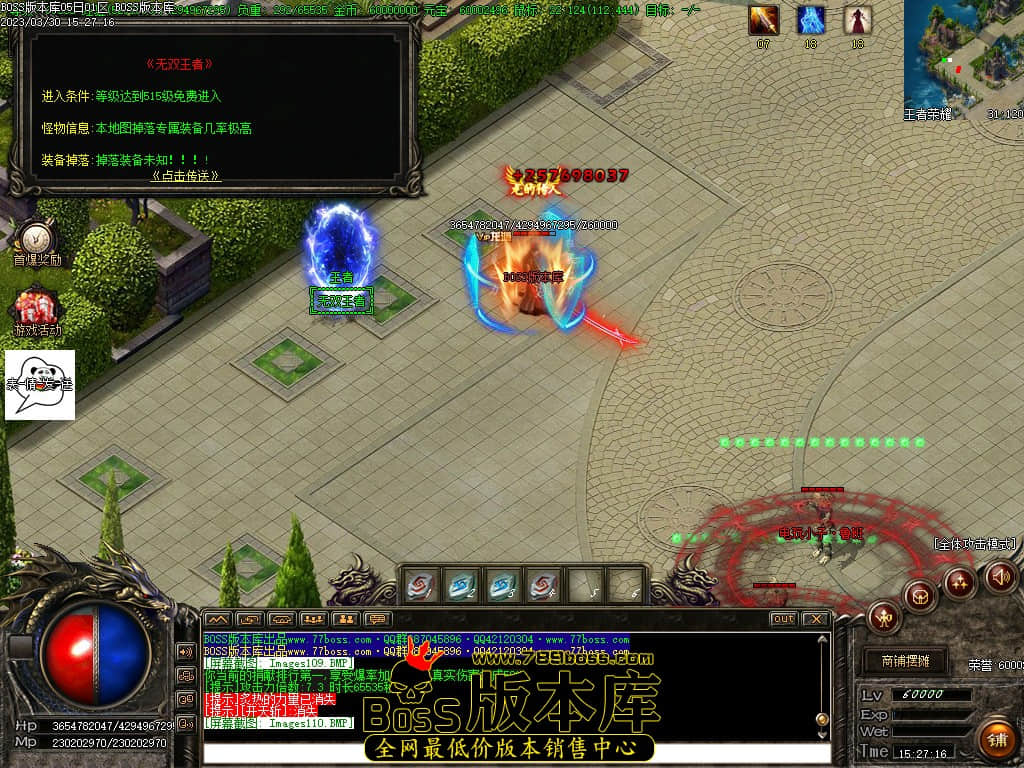Use the fourth hotbar skill slot
Viewport: 1024px width, 768px height.
pyautogui.click(x=543, y=585)
